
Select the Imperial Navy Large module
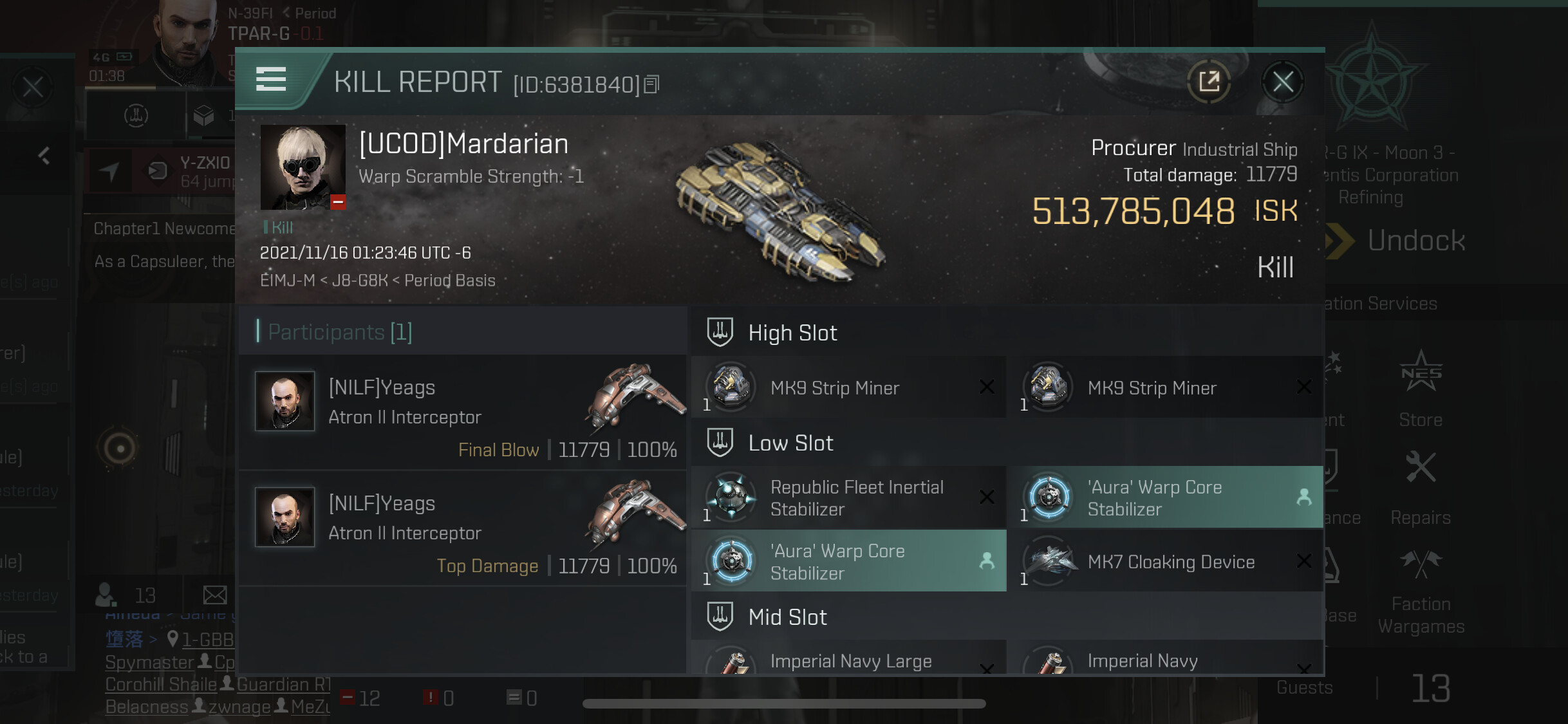[x=848, y=661]
